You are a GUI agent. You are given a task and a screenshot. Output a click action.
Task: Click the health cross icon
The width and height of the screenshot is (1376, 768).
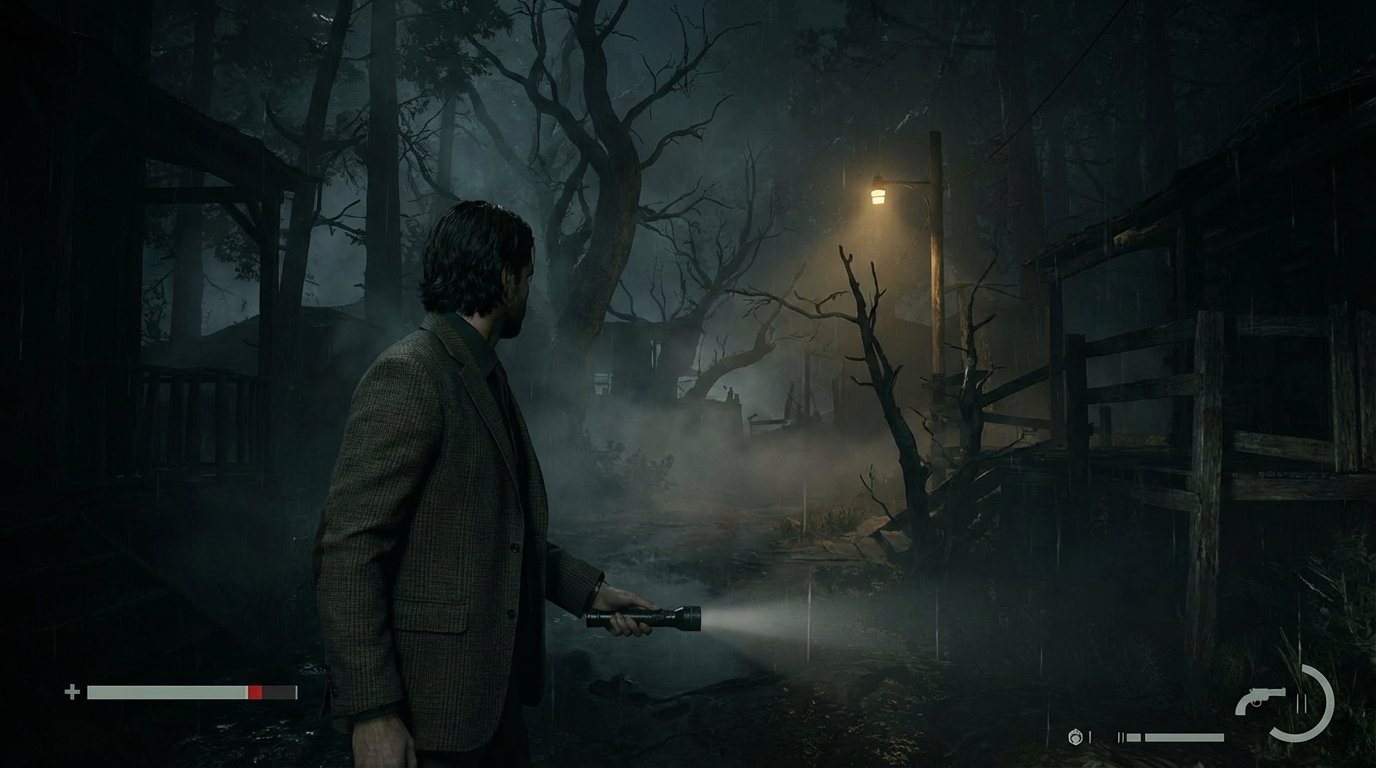coord(73,691)
